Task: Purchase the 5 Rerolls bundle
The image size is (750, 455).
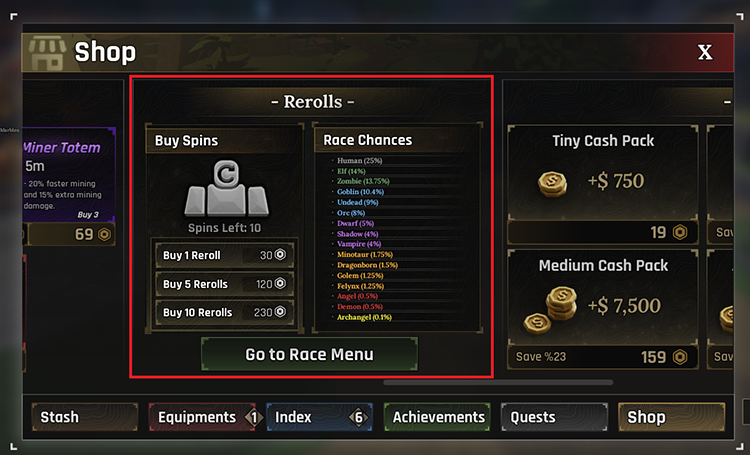Action: pyautogui.click(x=224, y=284)
